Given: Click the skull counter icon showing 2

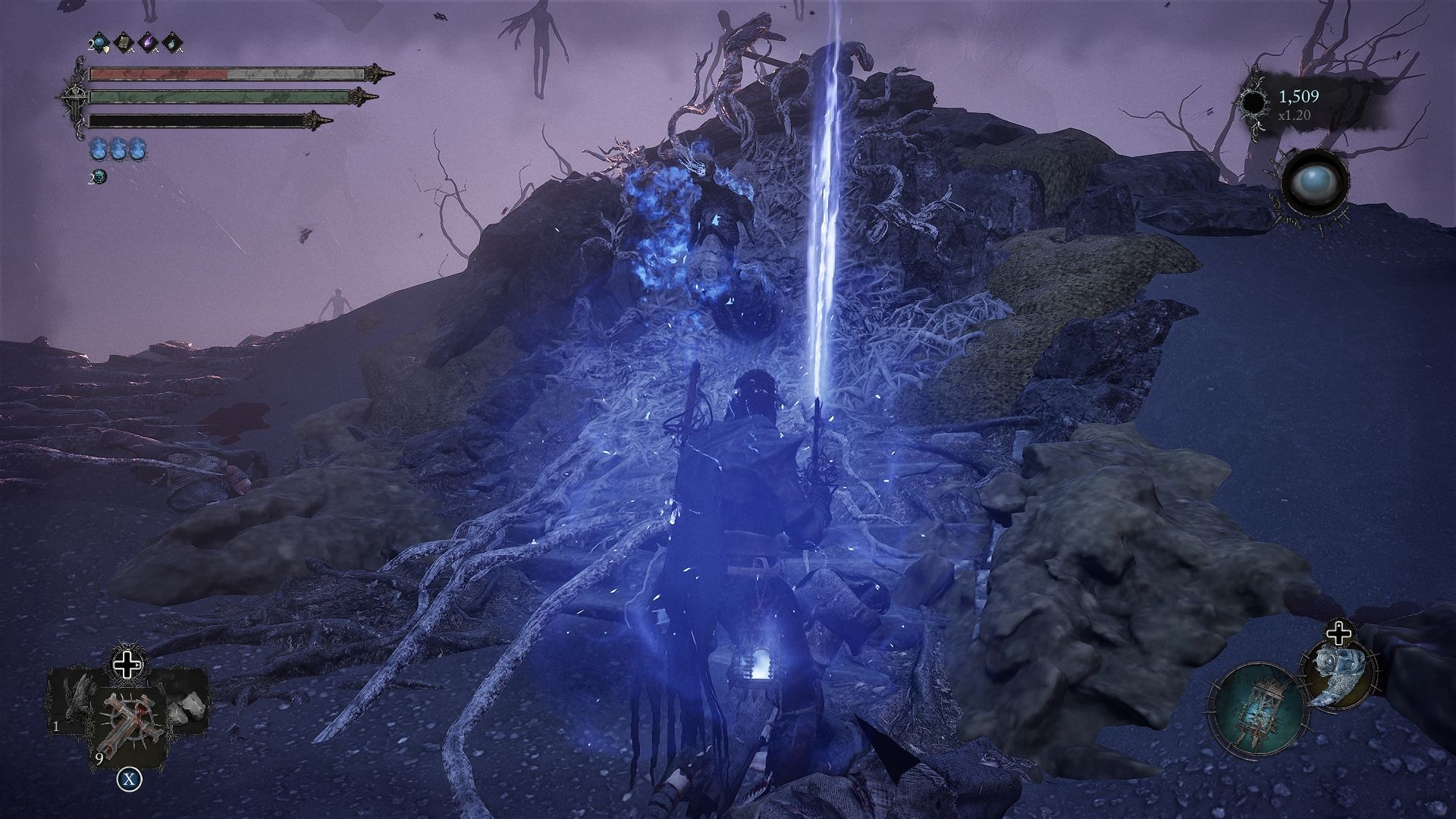Looking at the screenshot, I should tap(99, 175).
